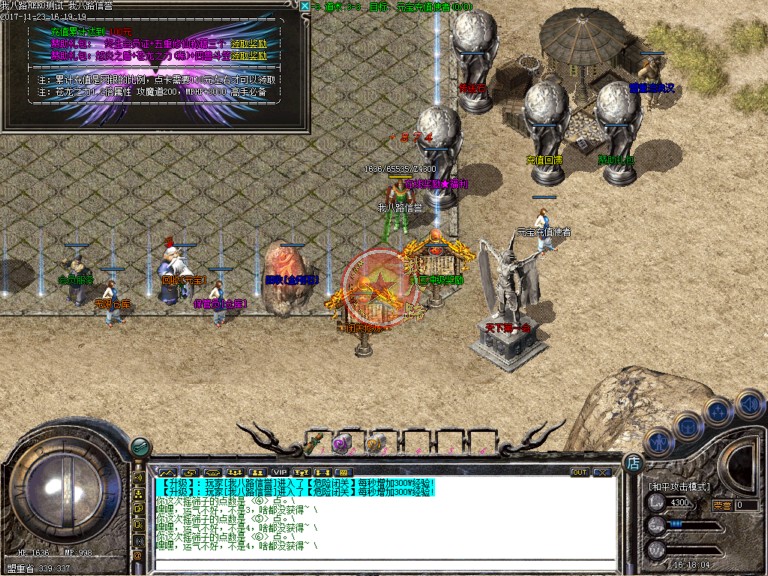This screenshot has height=576, width=768.
Task: Click the chat message input line
Action: click(380, 563)
